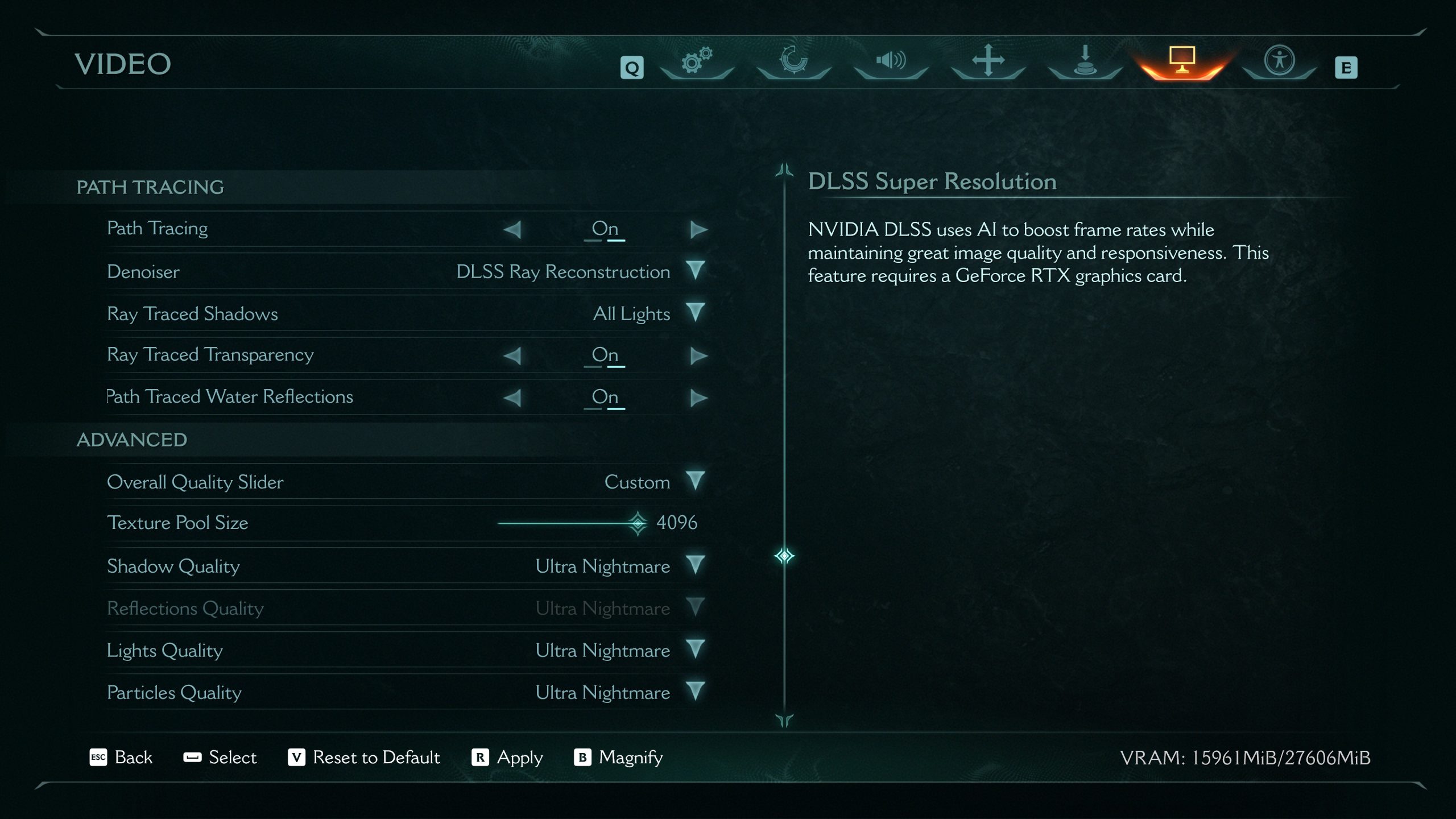Image resolution: width=1456 pixels, height=819 pixels.
Task: Click the right arrow for Path Tracing
Action: pos(698,230)
